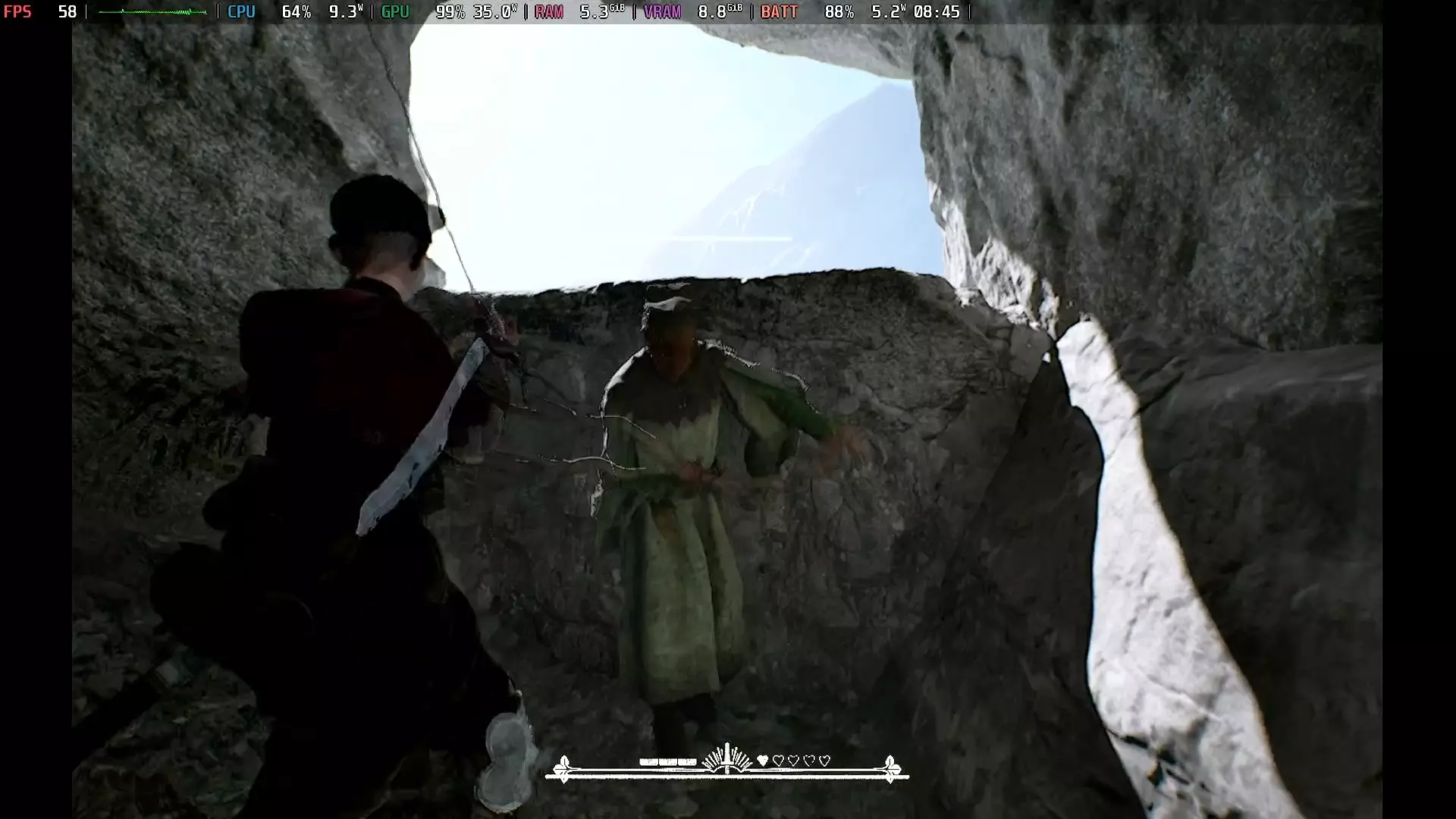
Task: Select the GPU stat showing 99%
Action: coord(450,12)
